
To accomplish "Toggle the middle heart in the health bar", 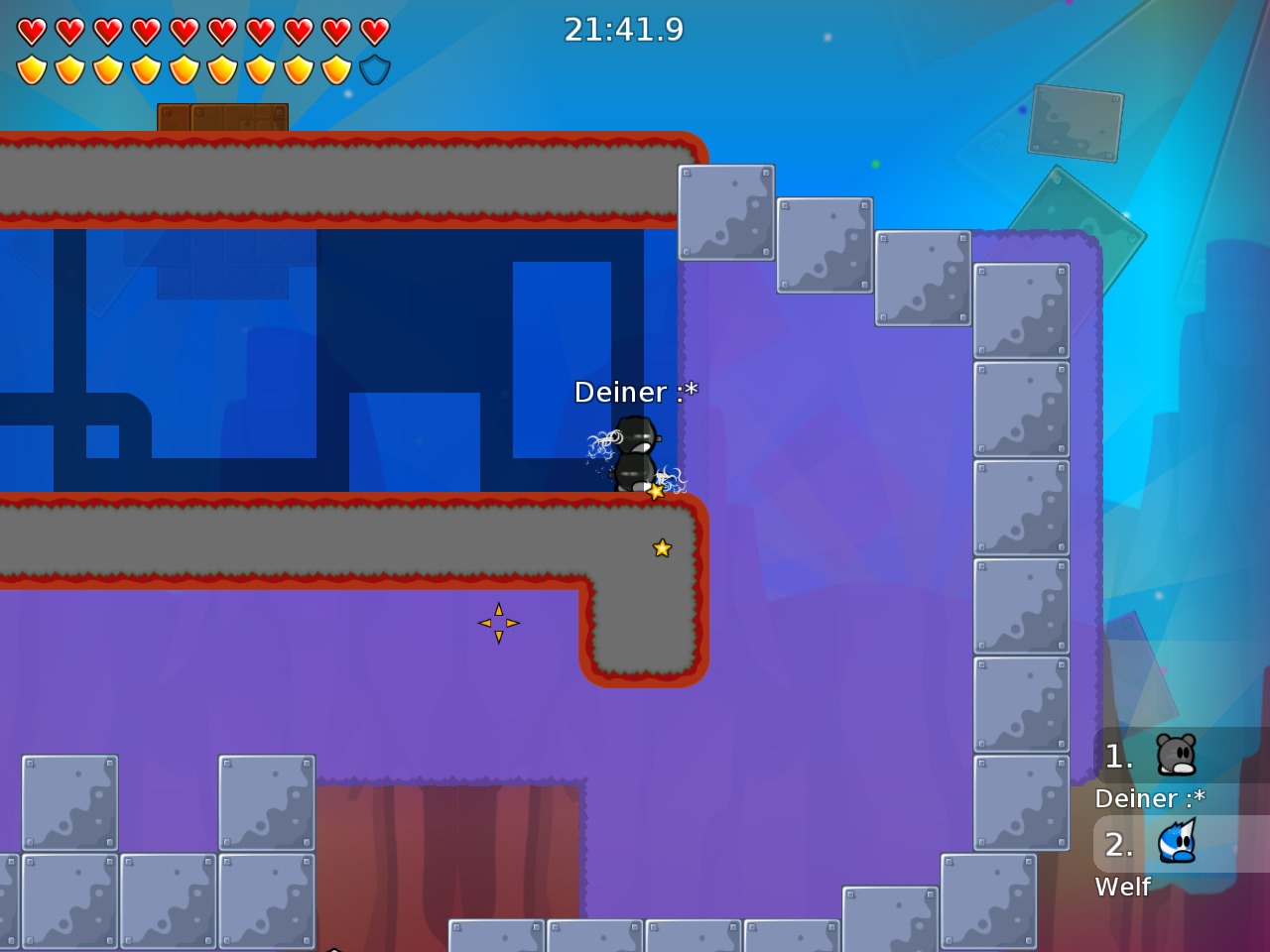I will click(x=185, y=31).
